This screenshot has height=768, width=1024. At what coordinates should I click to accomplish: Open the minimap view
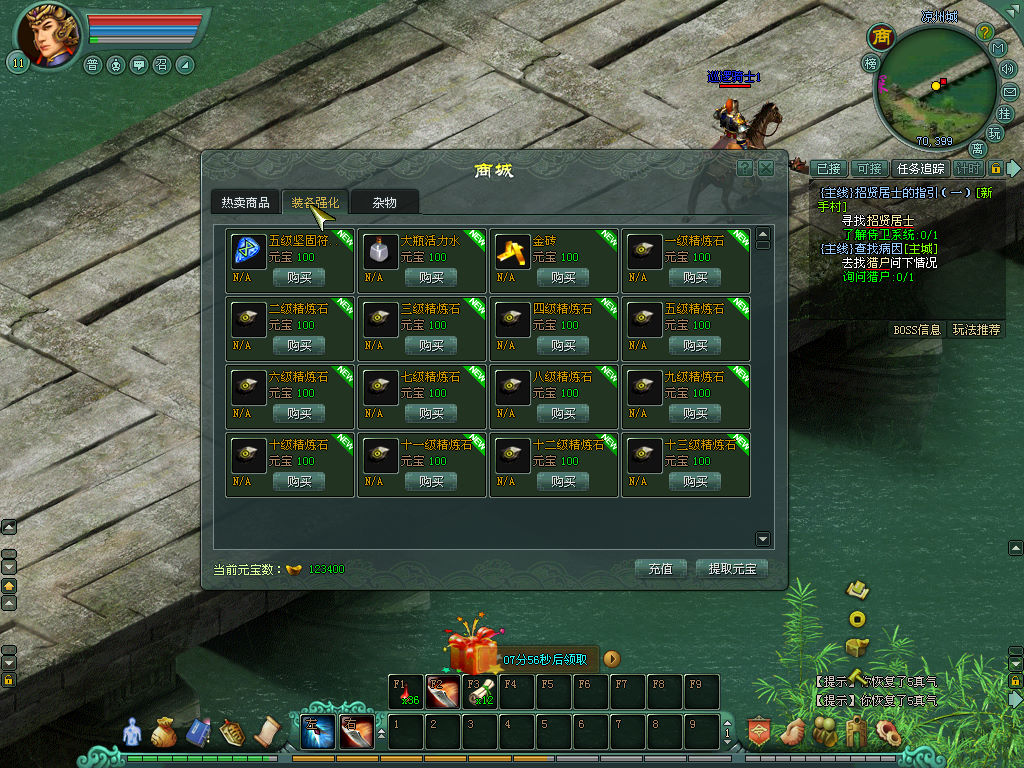(x=936, y=85)
